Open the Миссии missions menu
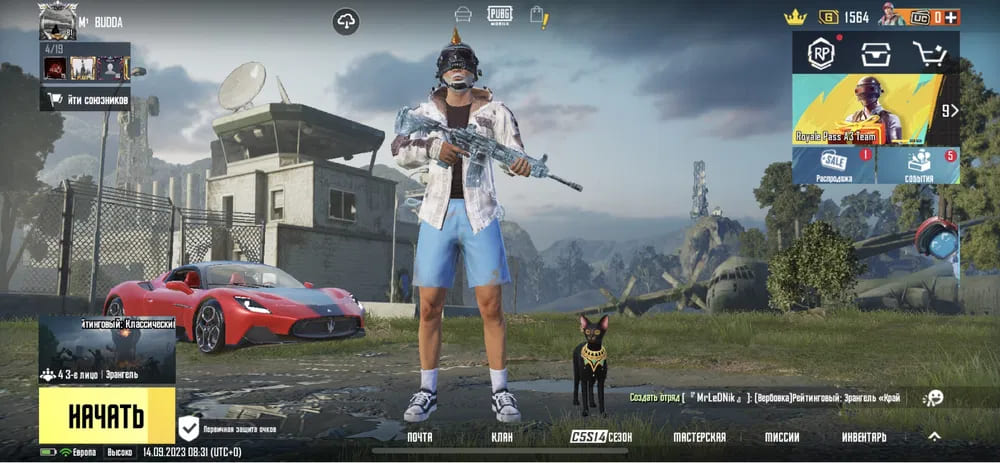The height and width of the screenshot is (463, 1000). click(x=782, y=437)
